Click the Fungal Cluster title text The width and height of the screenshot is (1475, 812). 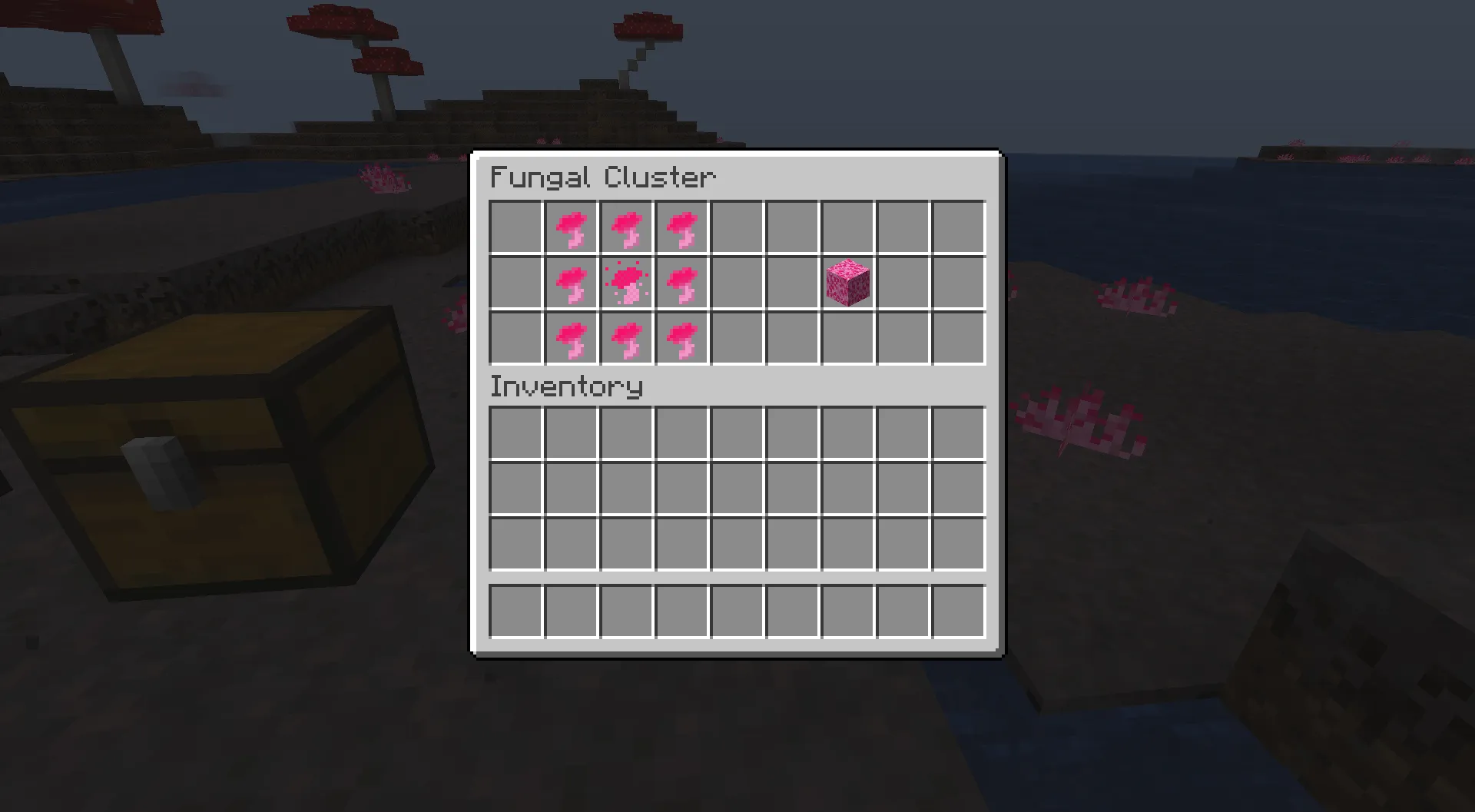pyautogui.click(x=603, y=177)
